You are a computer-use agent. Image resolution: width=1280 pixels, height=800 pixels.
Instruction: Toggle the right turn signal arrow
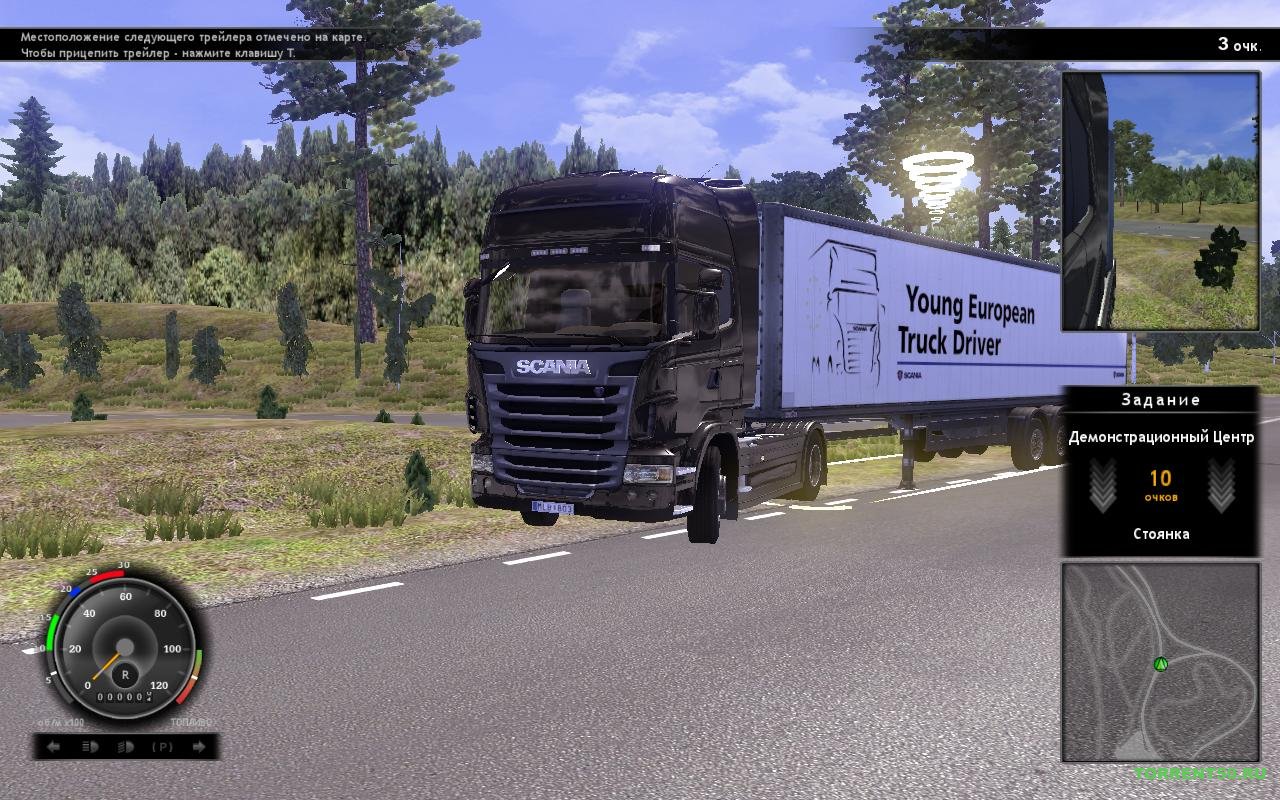tap(199, 747)
